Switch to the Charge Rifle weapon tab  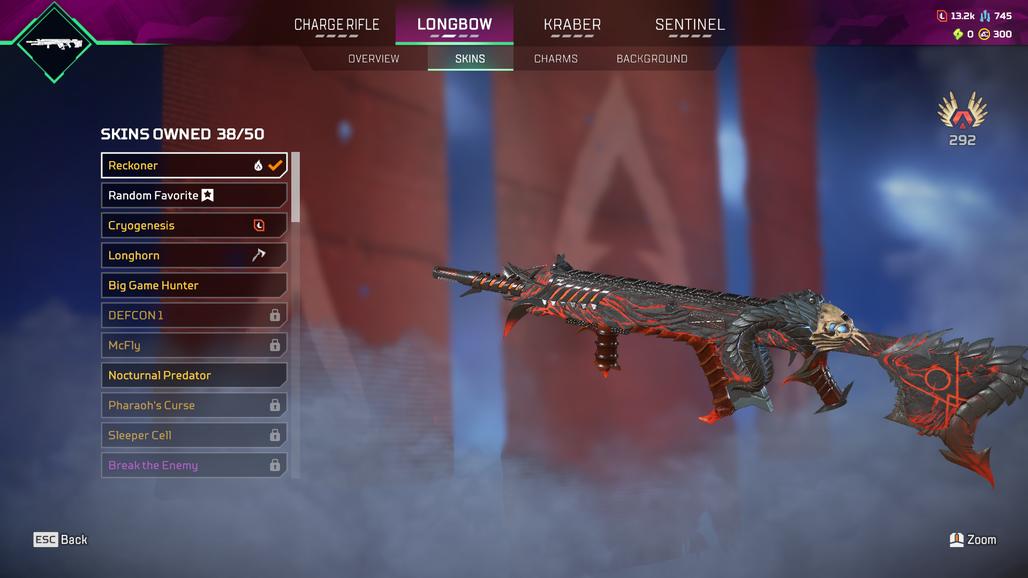(x=336, y=25)
